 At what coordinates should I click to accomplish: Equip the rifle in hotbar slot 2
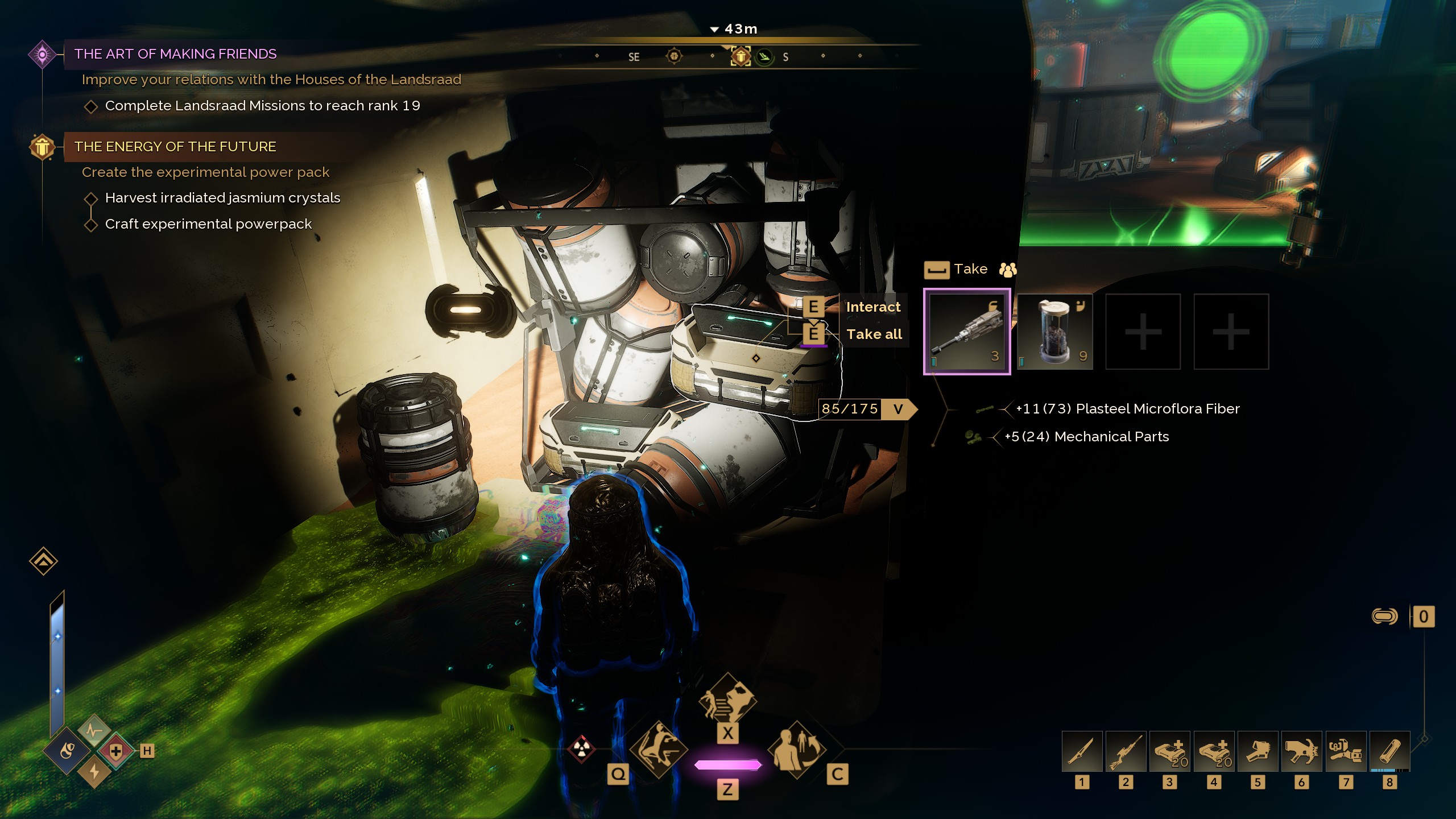click(x=1126, y=751)
